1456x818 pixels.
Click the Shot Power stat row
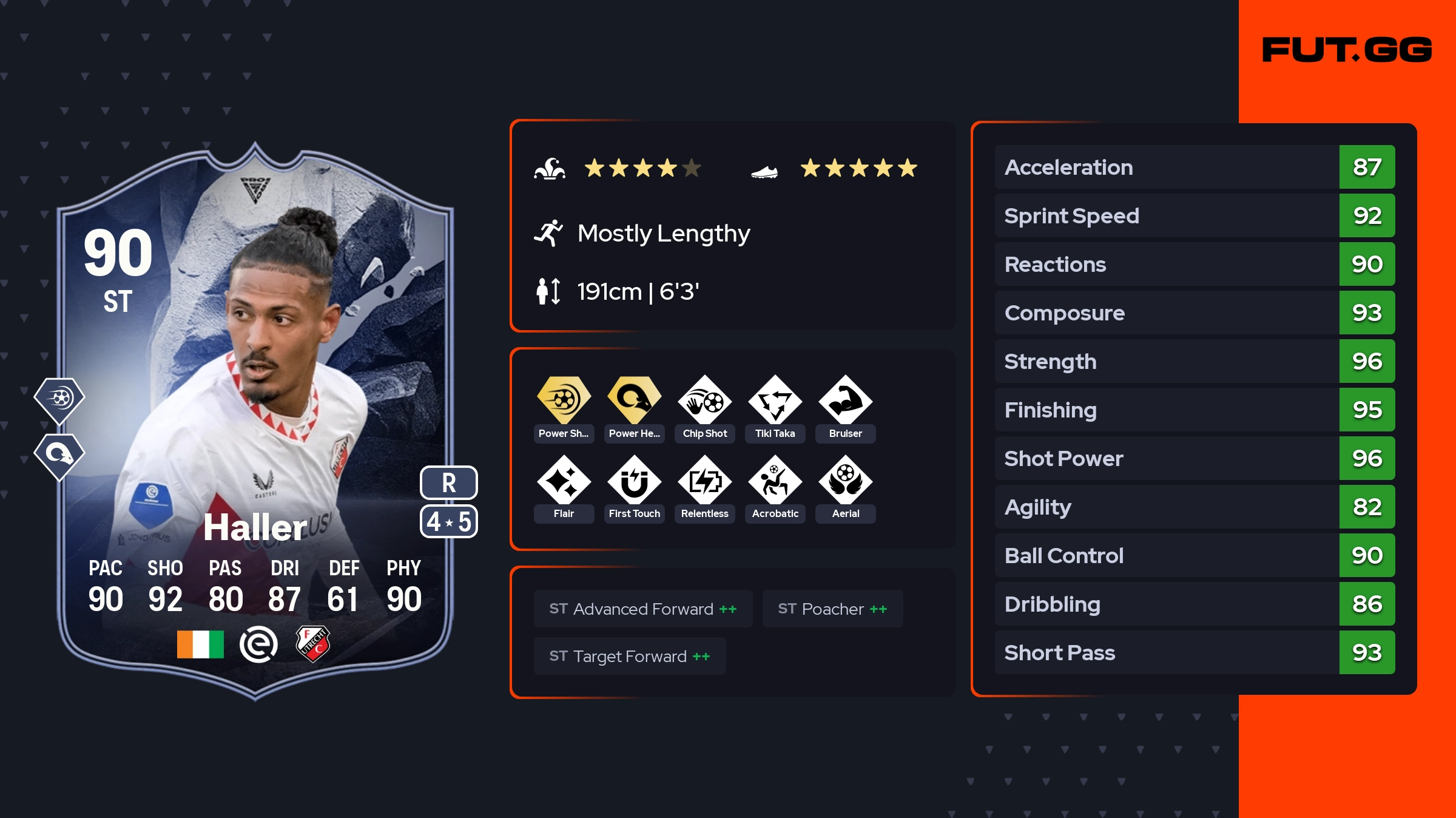point(1194,458)
